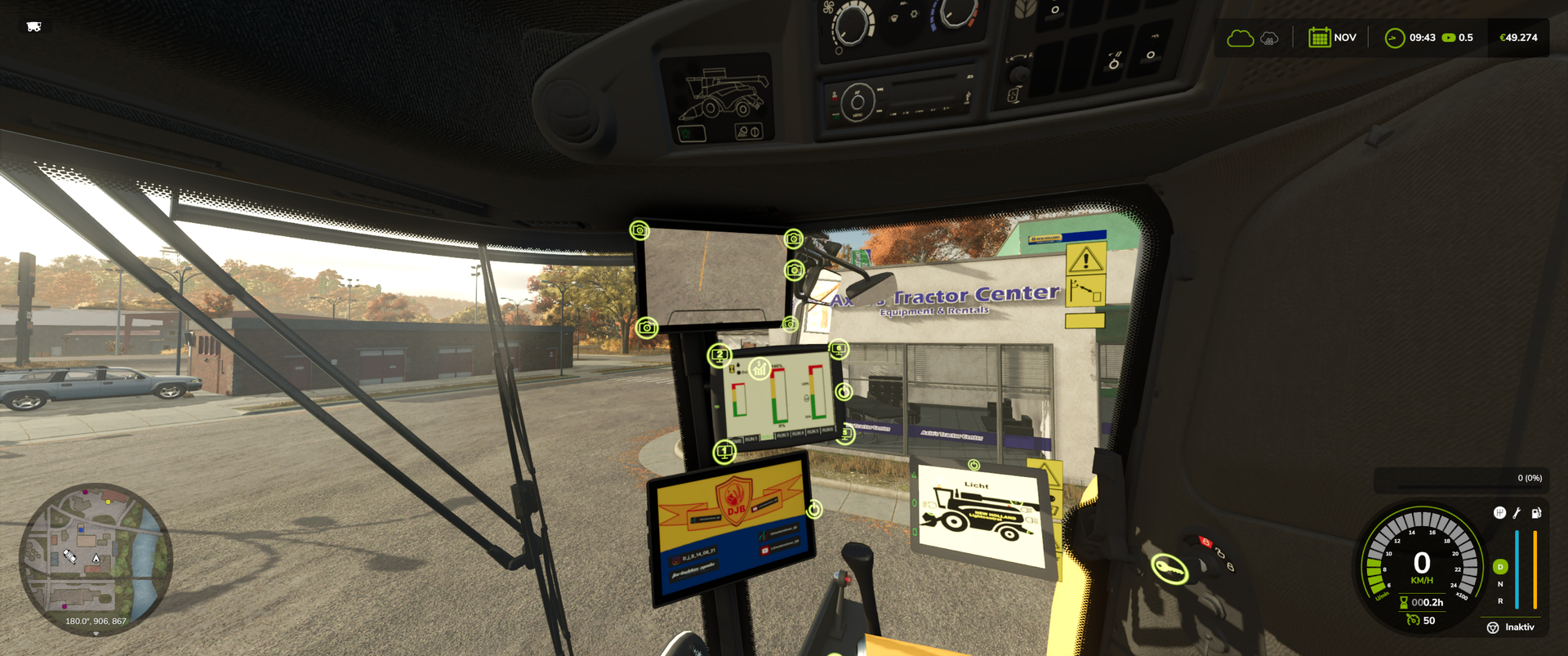Click the fuel pump icon above gauge
The height and width of the screenshot is (656, 1568).
pyautogui.click(x=1536, y=513)
